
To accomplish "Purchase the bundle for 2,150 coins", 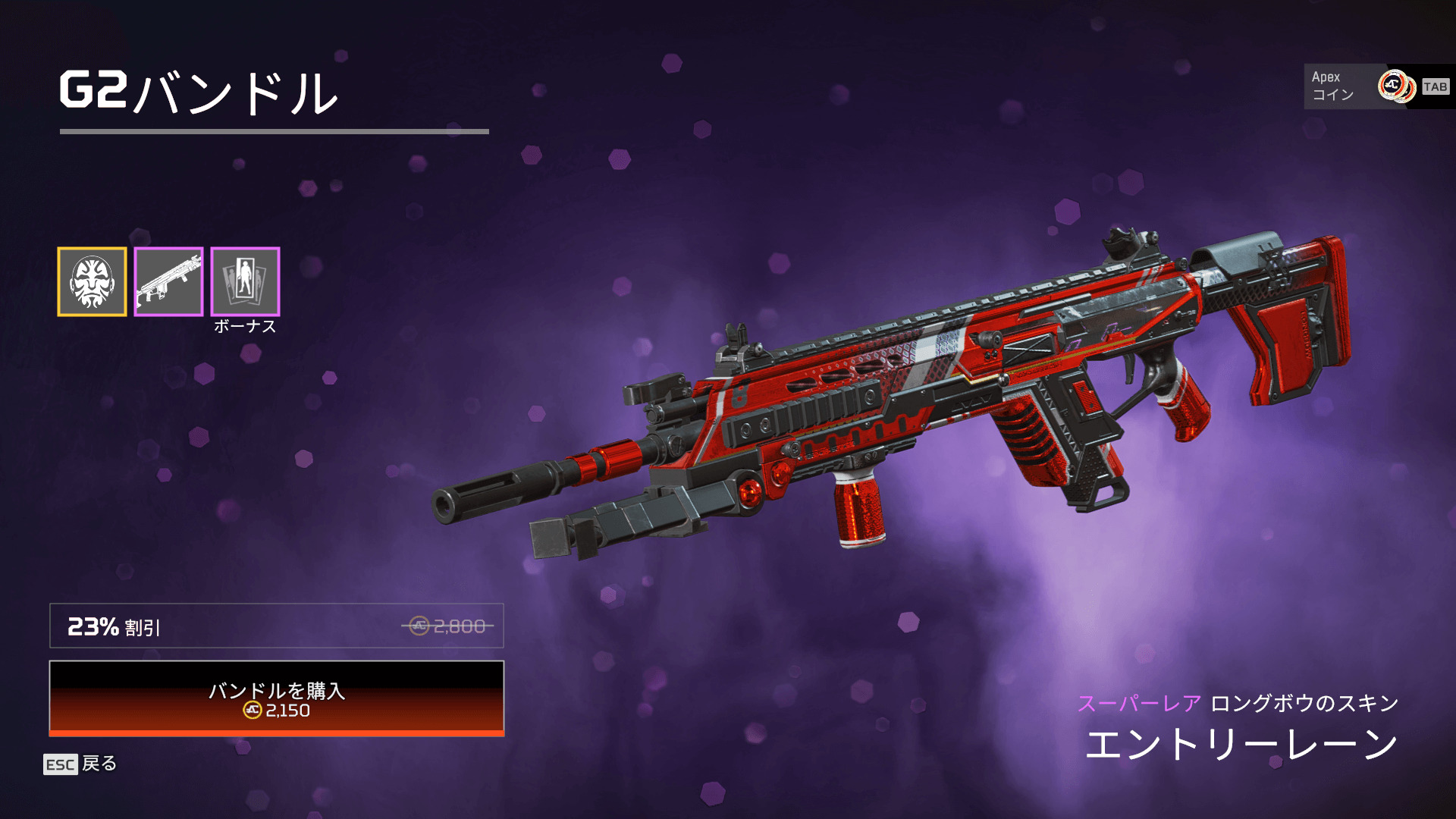I will (277, 698).
